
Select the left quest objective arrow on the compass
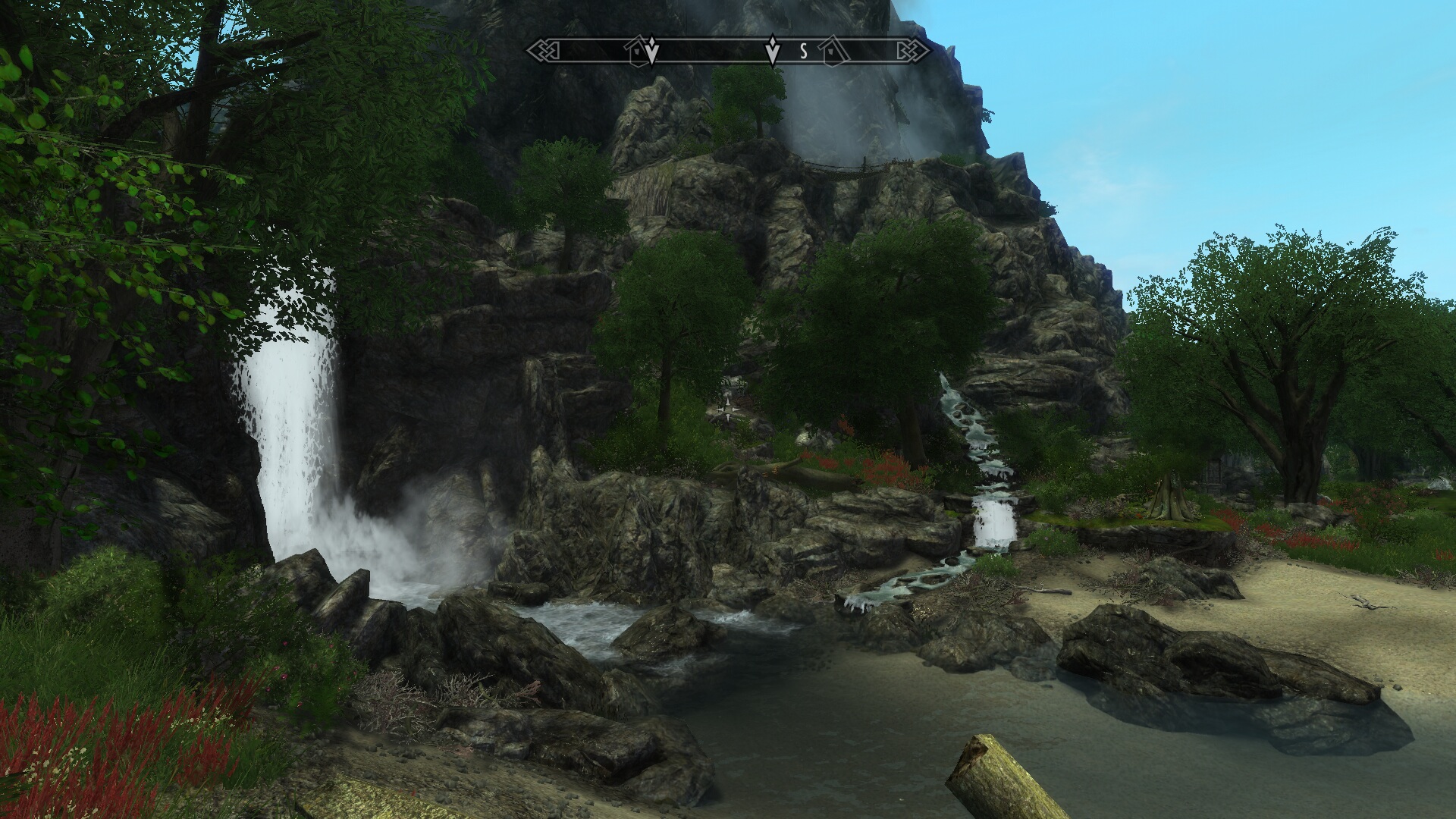tap(651, 50)
